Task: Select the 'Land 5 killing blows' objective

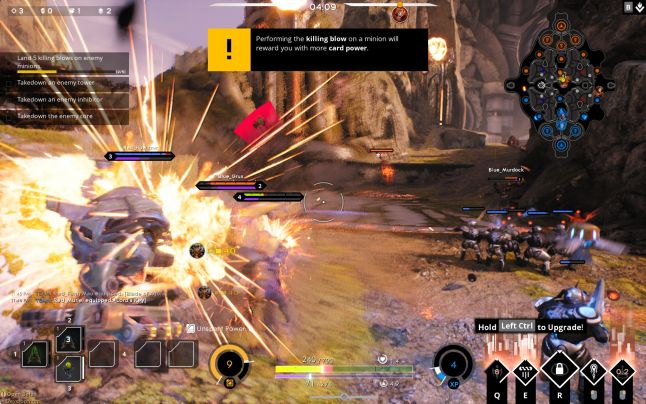Action: click(x=66, y=63)
